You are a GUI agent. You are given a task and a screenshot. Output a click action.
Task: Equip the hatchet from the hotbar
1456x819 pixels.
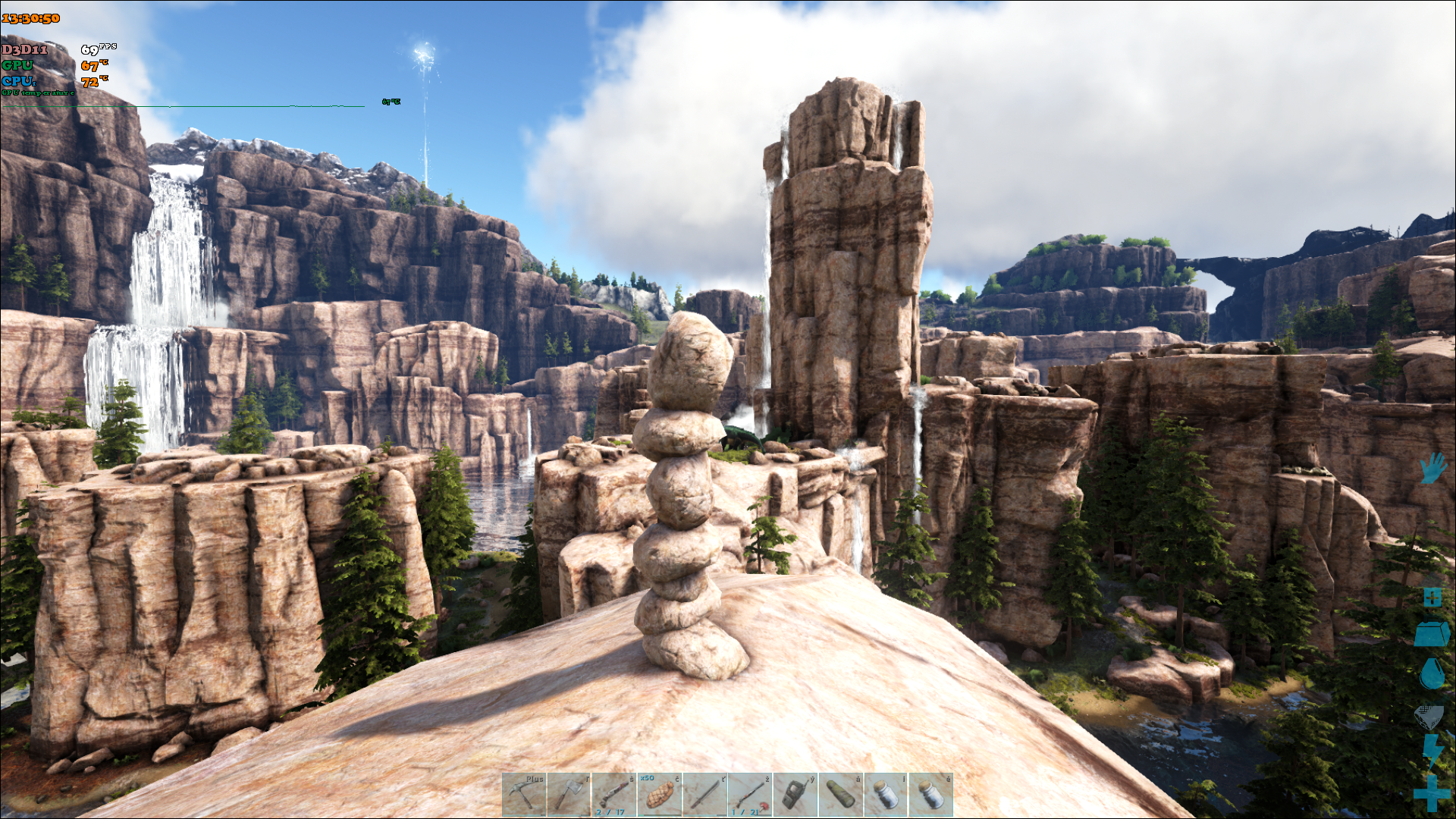[x=569, y=794]
